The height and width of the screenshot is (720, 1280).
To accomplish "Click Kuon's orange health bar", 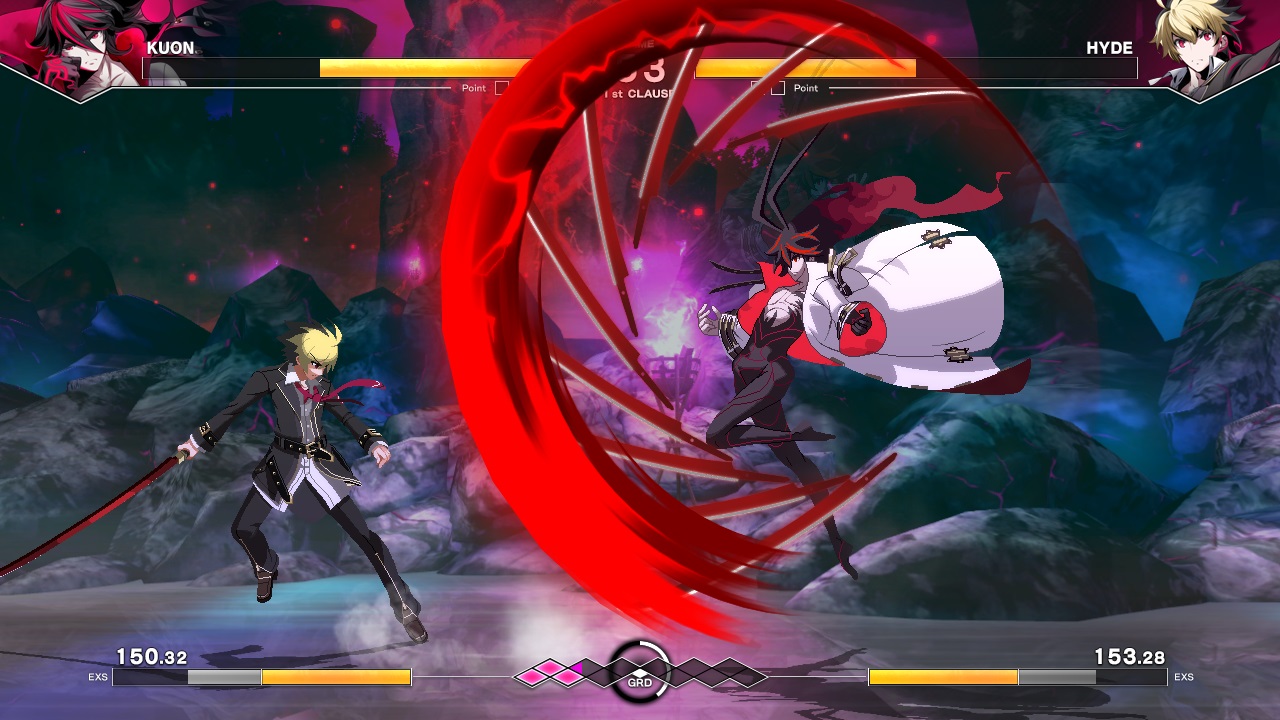I will coord(420,69).
